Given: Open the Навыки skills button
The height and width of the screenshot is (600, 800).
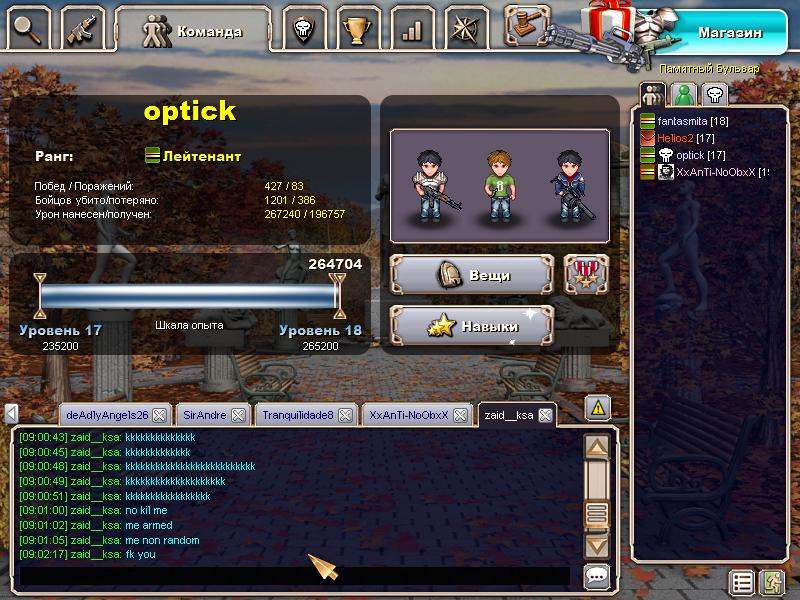Looking at the screenshot, I should (472, 326).
